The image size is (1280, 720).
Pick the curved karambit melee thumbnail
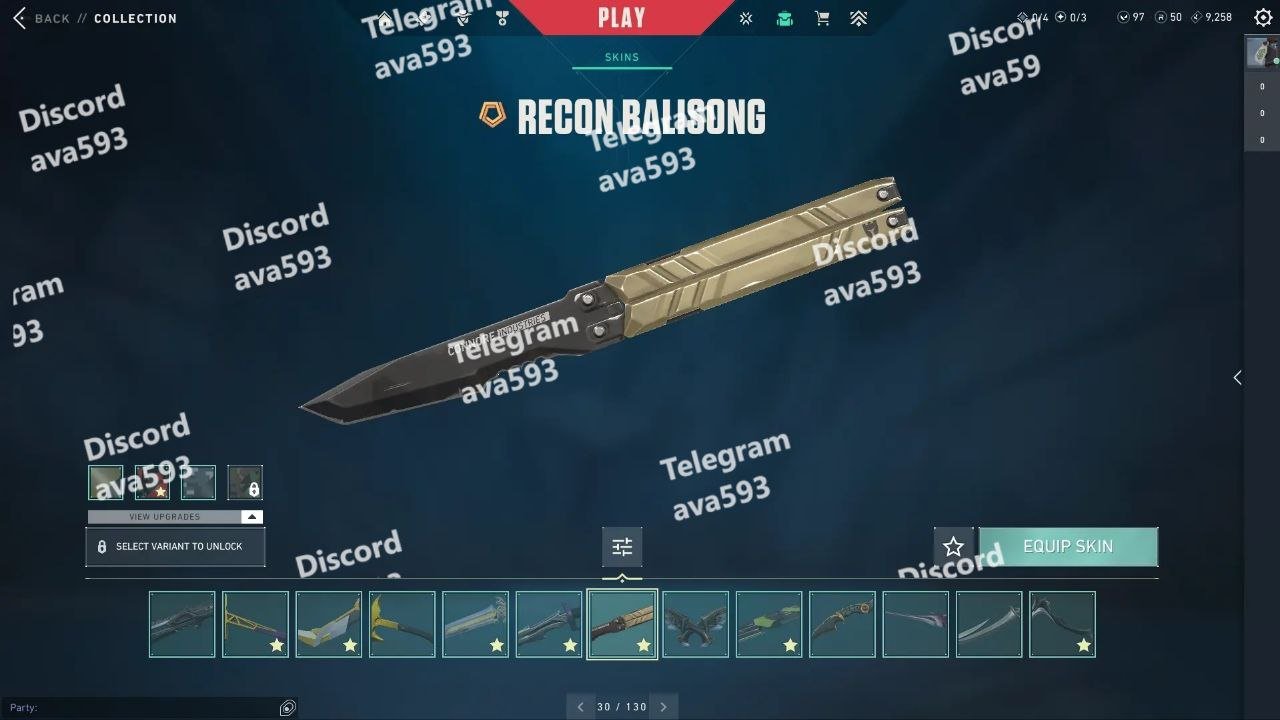point(842,624)
